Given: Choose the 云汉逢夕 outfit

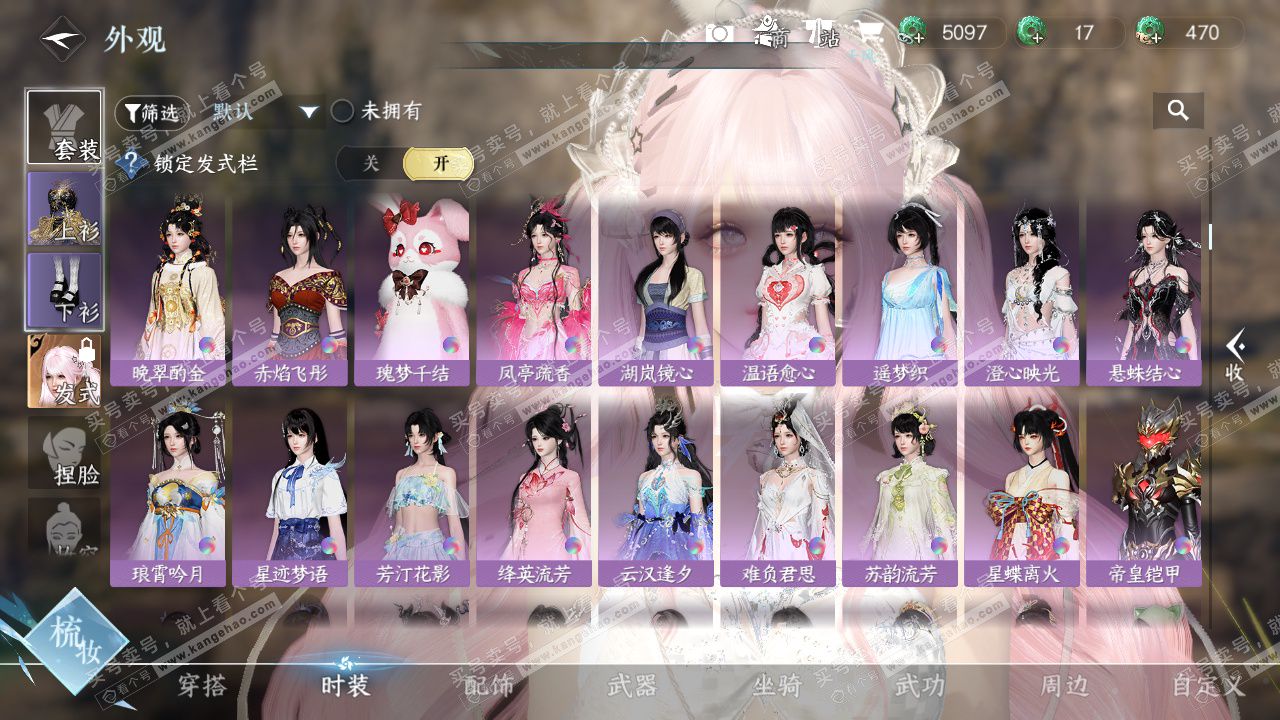Looking at the screenshot, I should tap(656, 492).
